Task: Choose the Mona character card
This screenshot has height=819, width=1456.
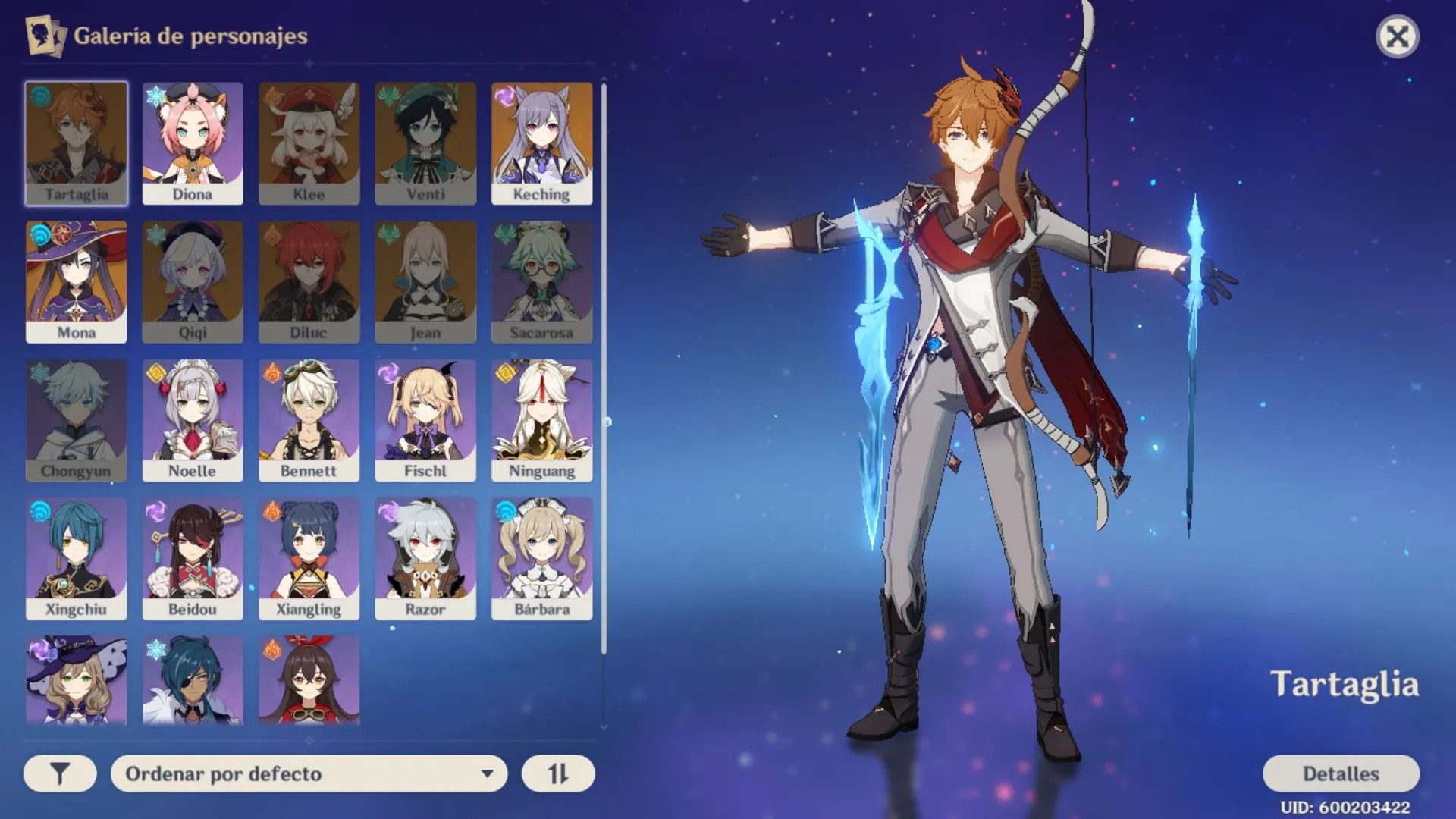Action: coord(76,281)
